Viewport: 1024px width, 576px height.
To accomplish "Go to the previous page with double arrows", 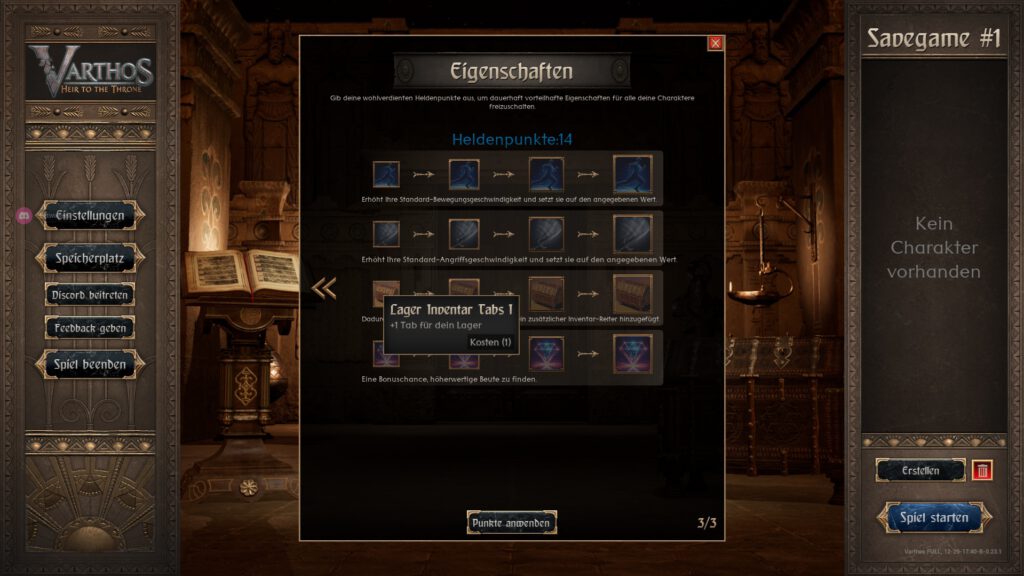I will pos(324,288).
